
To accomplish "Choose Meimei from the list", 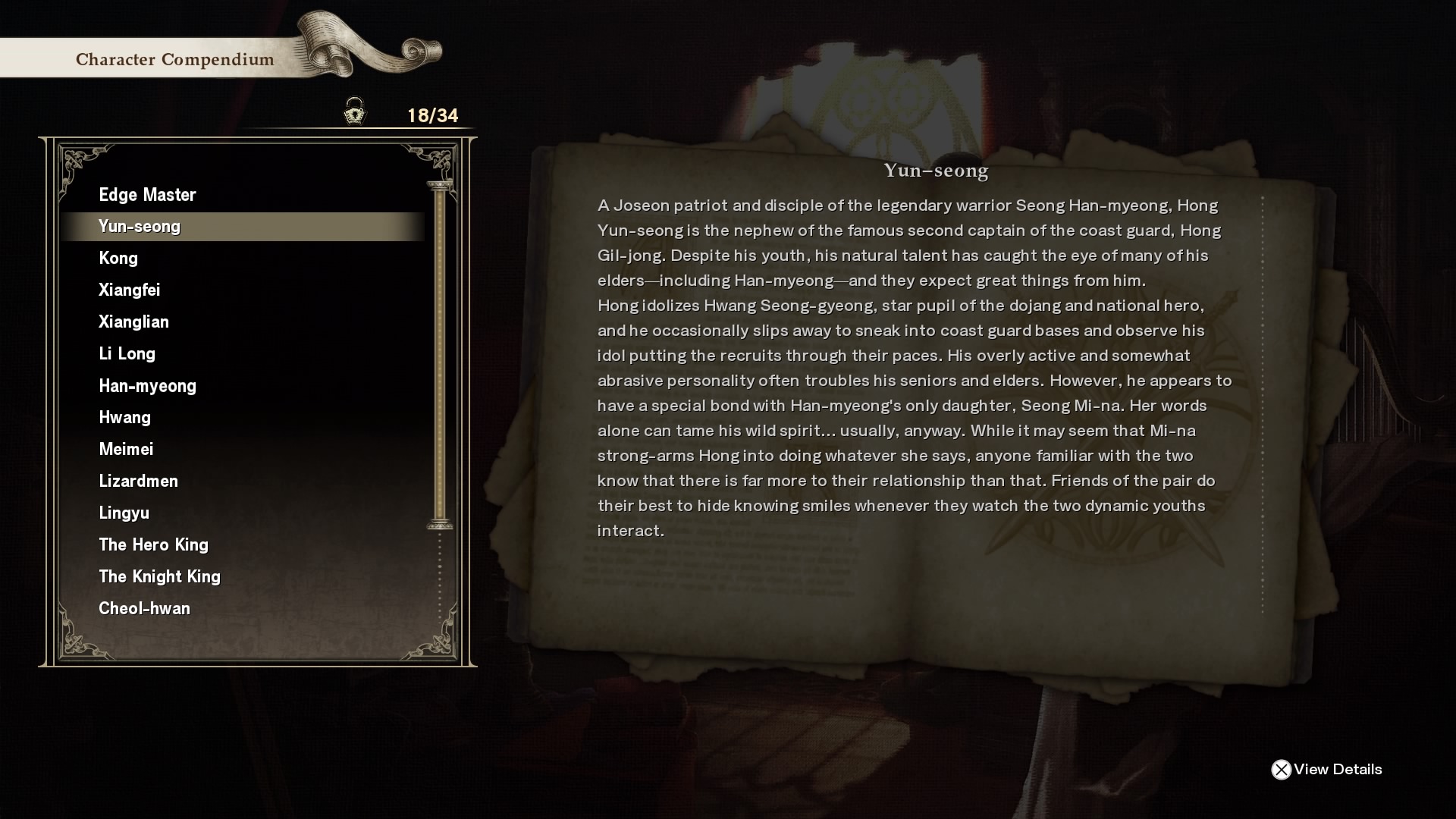I will click(x=126, y=450).
